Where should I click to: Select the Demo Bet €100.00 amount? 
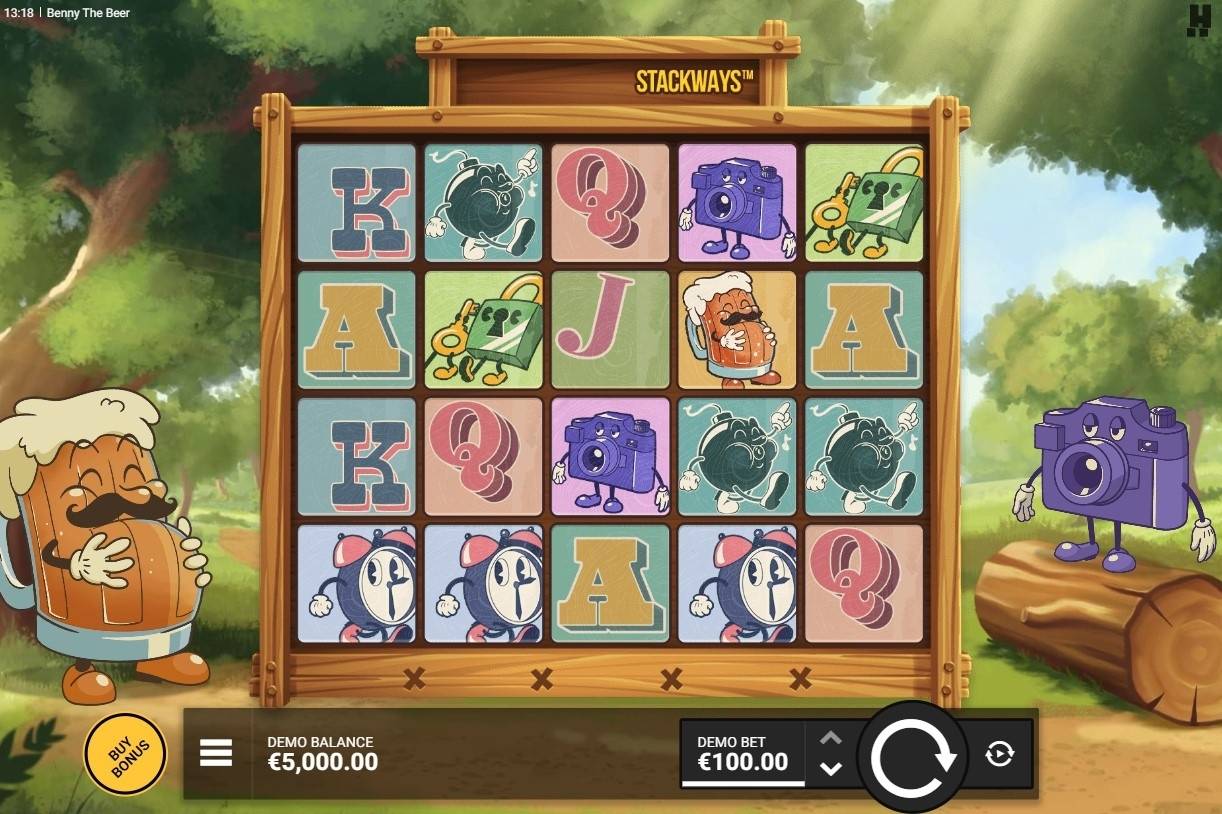click(742, 754)
